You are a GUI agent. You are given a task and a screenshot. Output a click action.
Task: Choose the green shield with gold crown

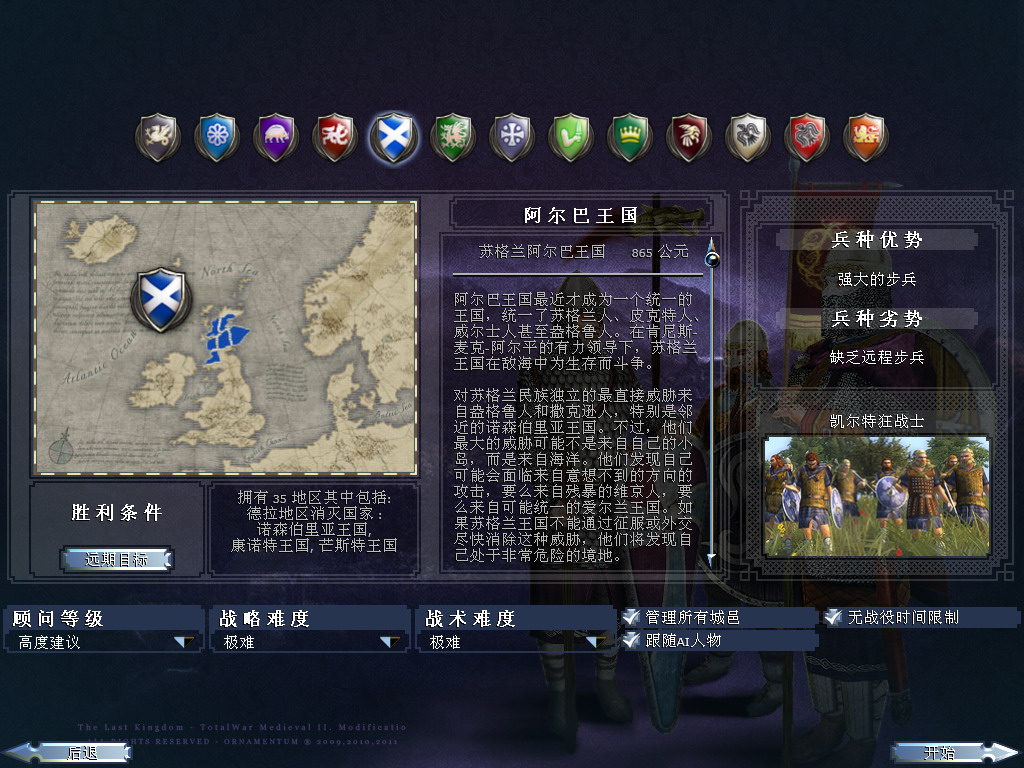tap(630, 137)
